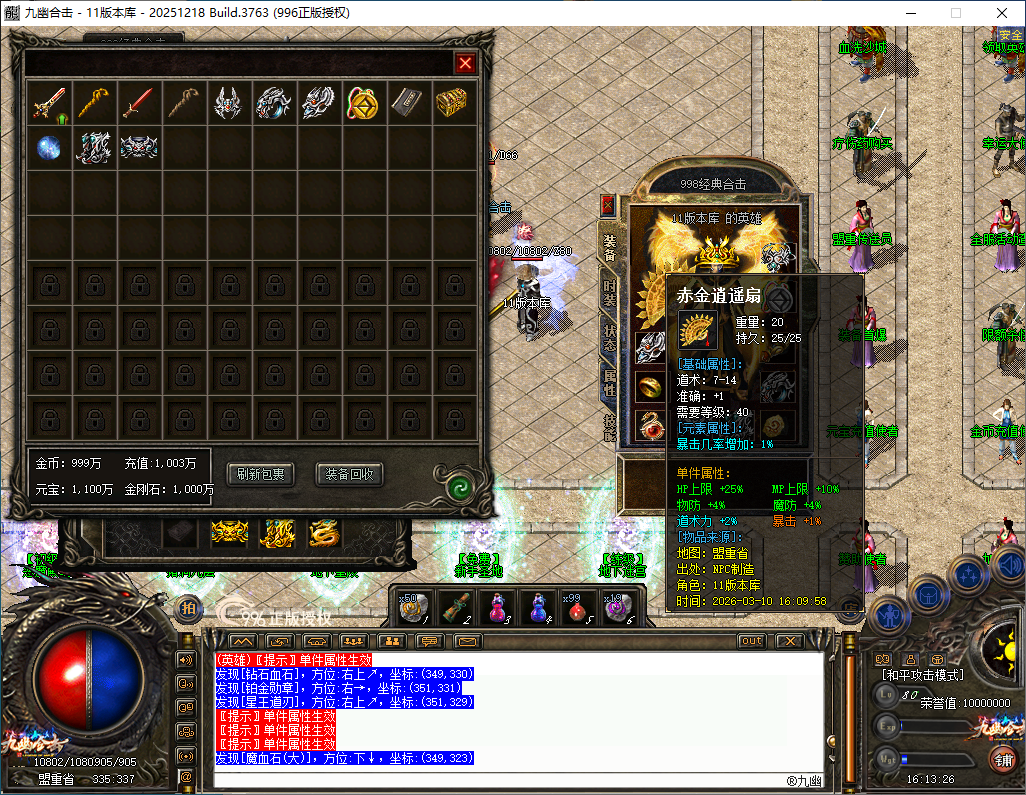Pick the golden twisted staff item
This screenshot has width=1026, height=795.
click(x=93, y=103)
